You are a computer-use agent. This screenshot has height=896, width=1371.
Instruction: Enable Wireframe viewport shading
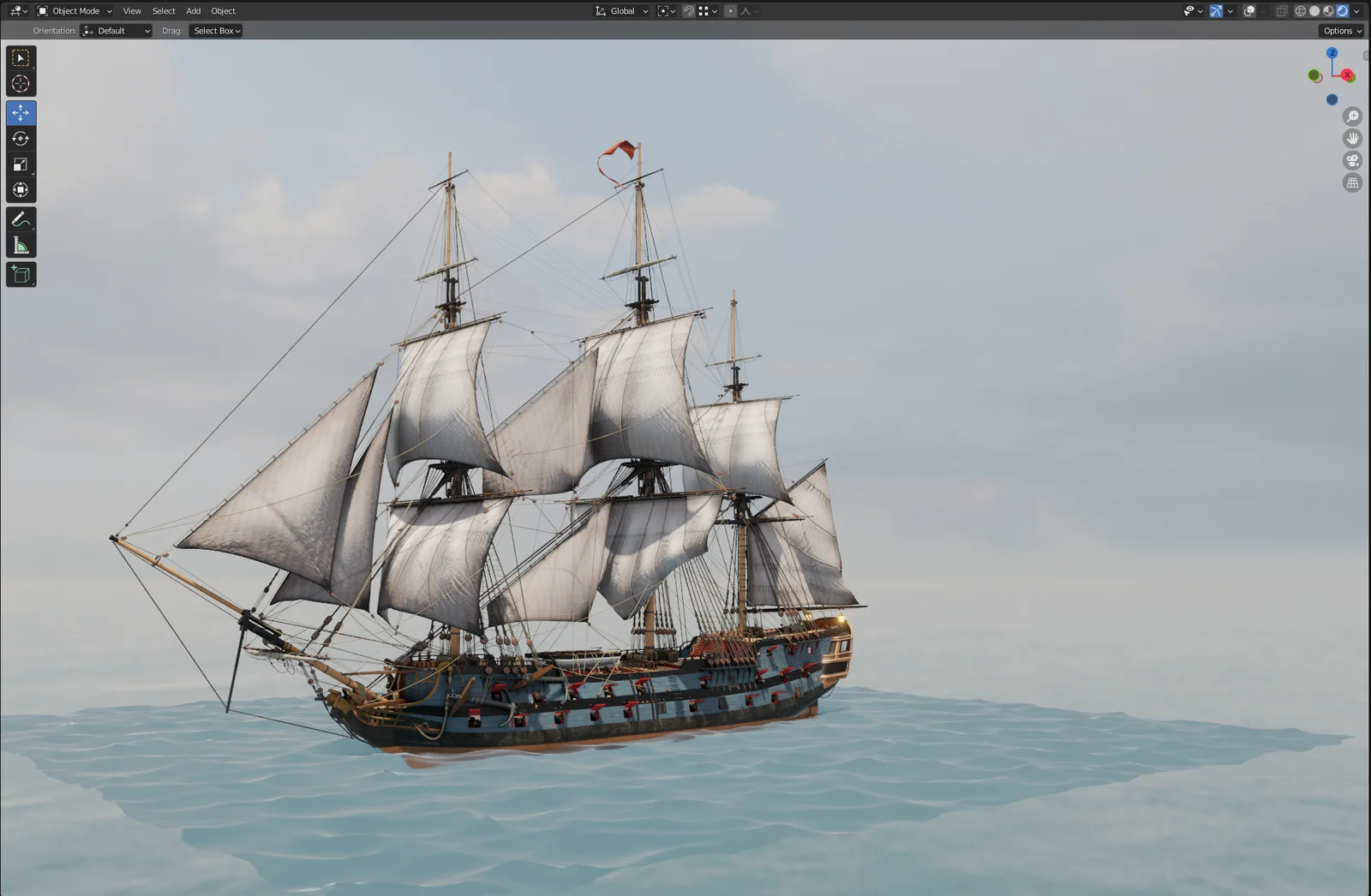point(1300,10)
